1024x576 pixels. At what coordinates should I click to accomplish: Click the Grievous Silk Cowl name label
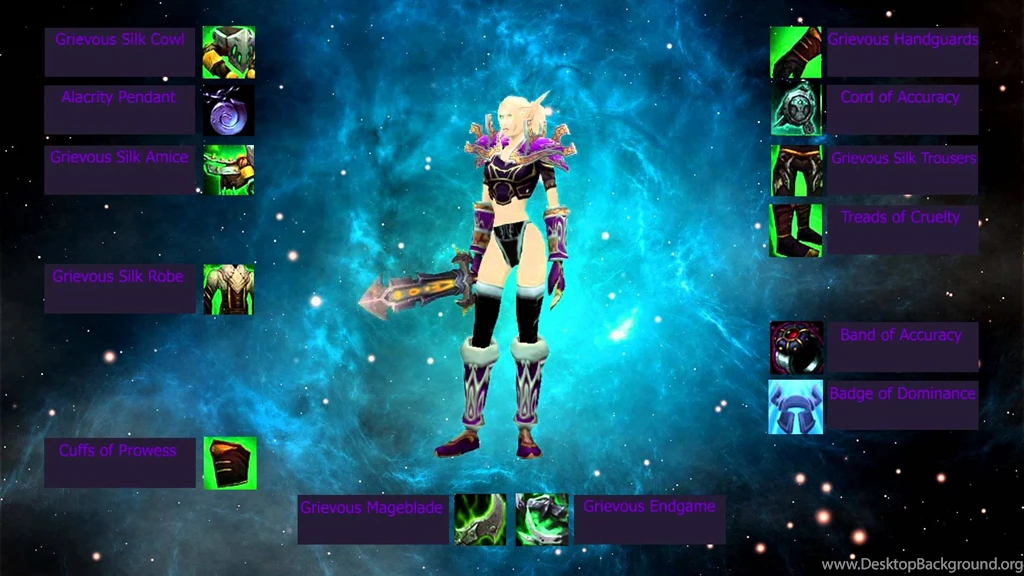click(x=120, y=40)
